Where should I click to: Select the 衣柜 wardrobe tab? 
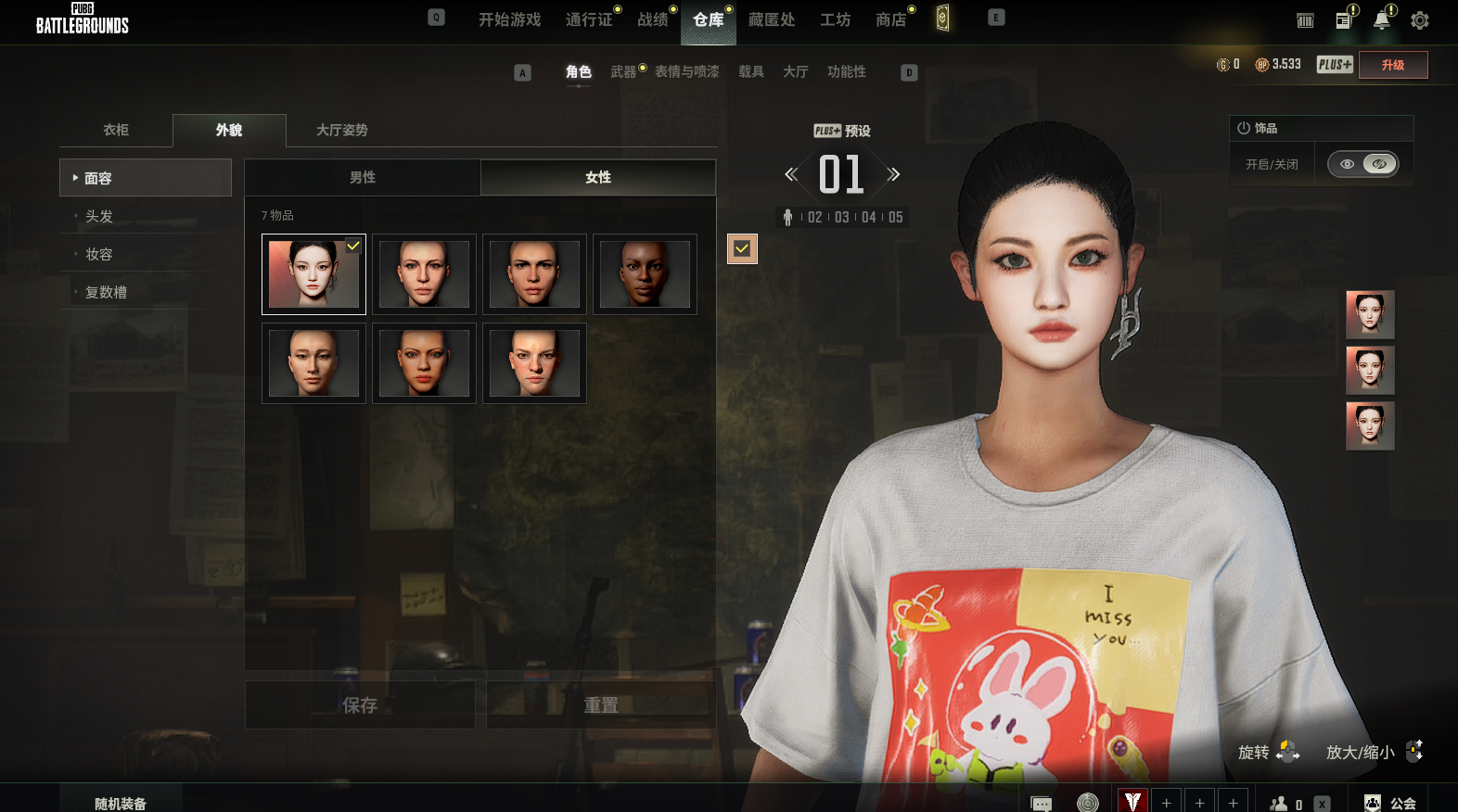[116, 130]
